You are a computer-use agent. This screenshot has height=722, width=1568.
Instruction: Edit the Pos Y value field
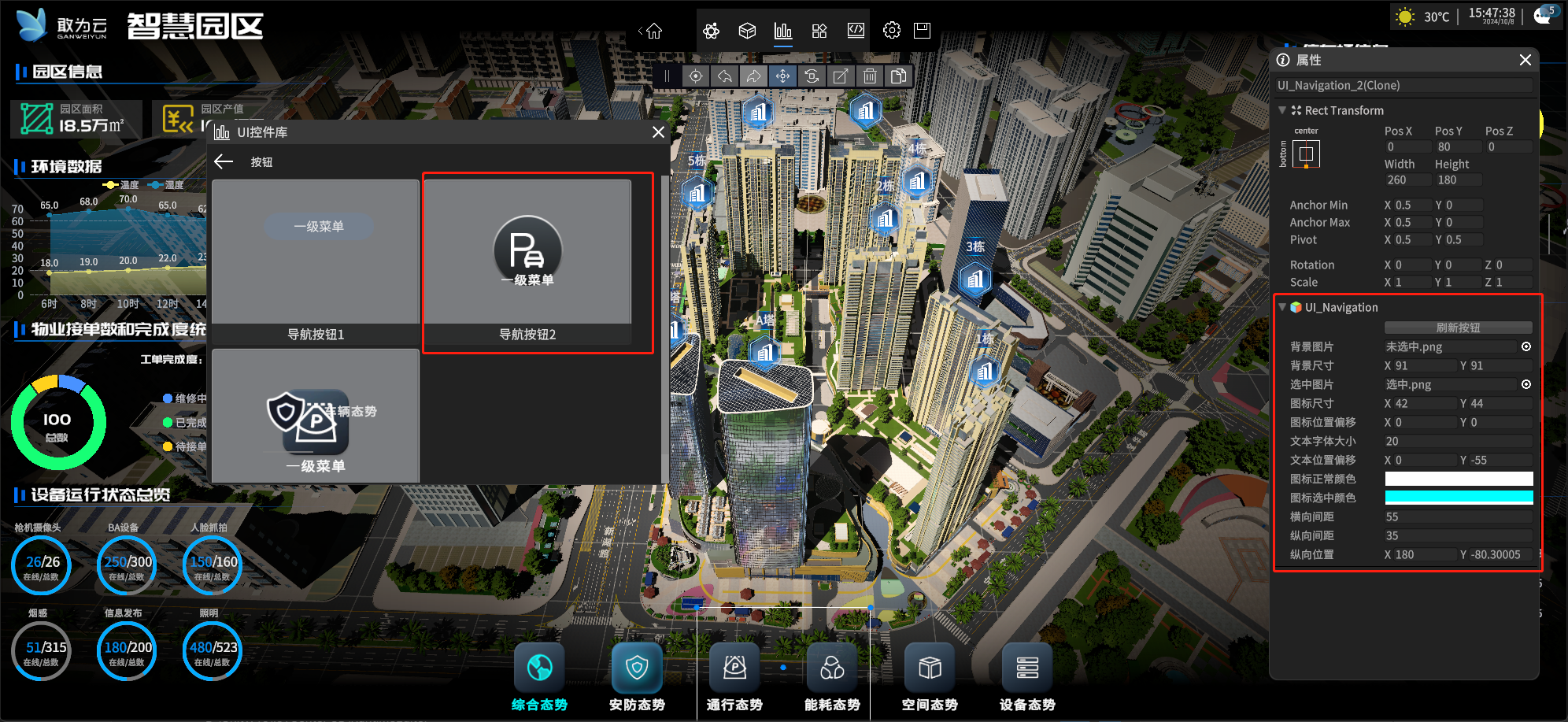click(1458, 147)
